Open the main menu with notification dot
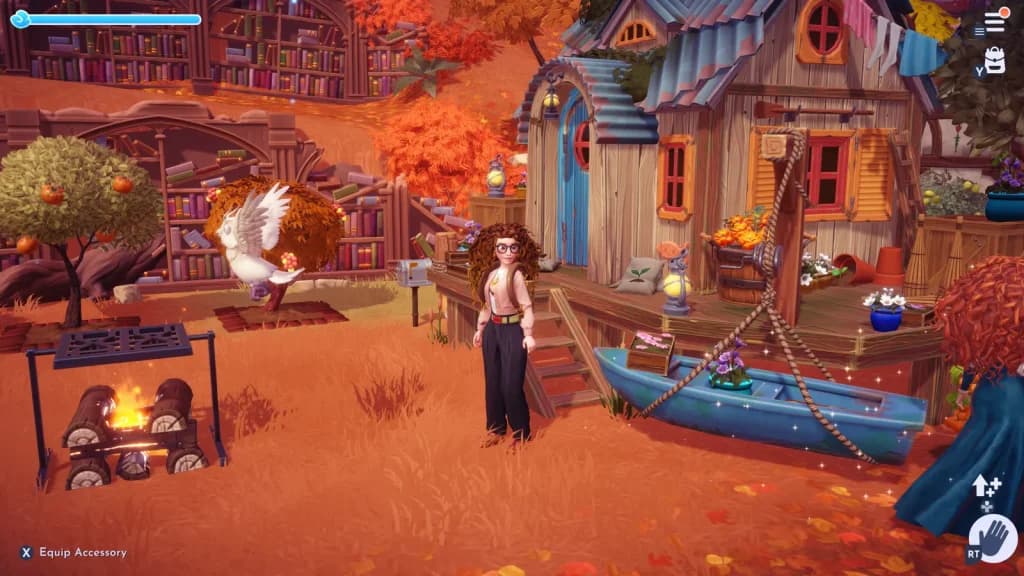1024x576 pixels. pos(994,21)
